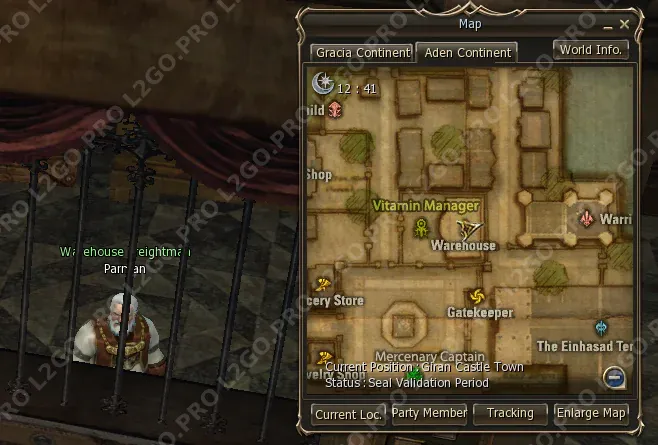Click the Sorcery Store map marker

point(323,284)
